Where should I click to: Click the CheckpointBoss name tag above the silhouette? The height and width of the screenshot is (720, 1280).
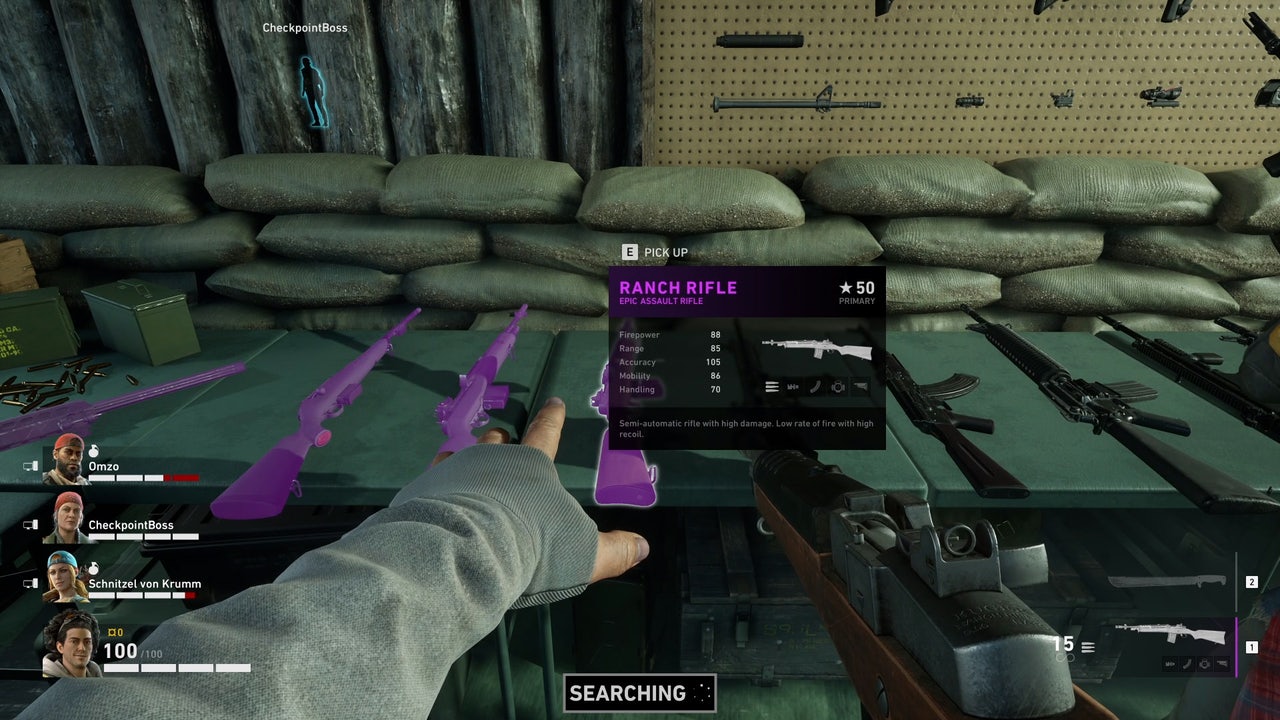(305, 28)
